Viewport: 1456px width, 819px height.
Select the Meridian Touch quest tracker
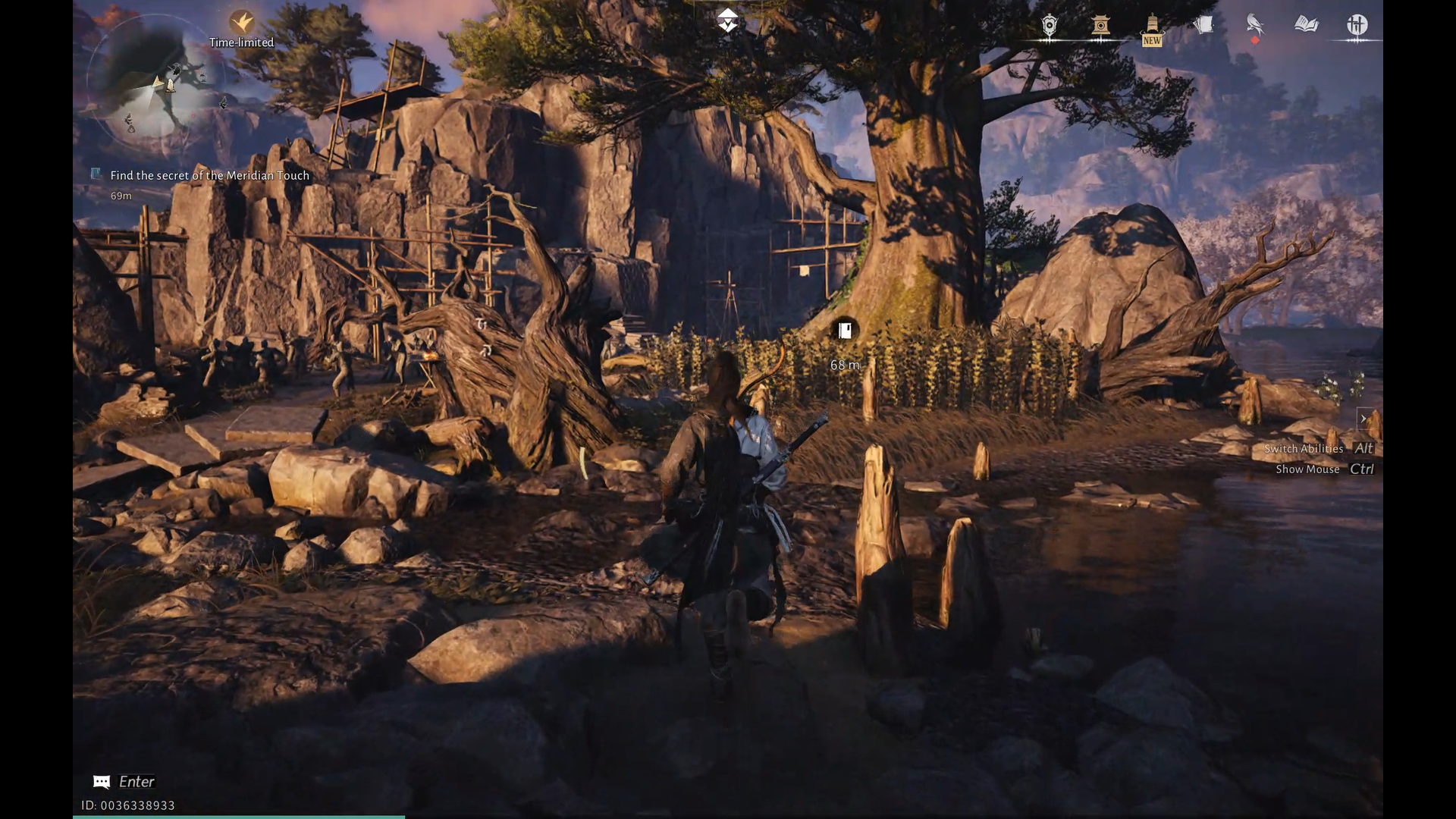209,175
